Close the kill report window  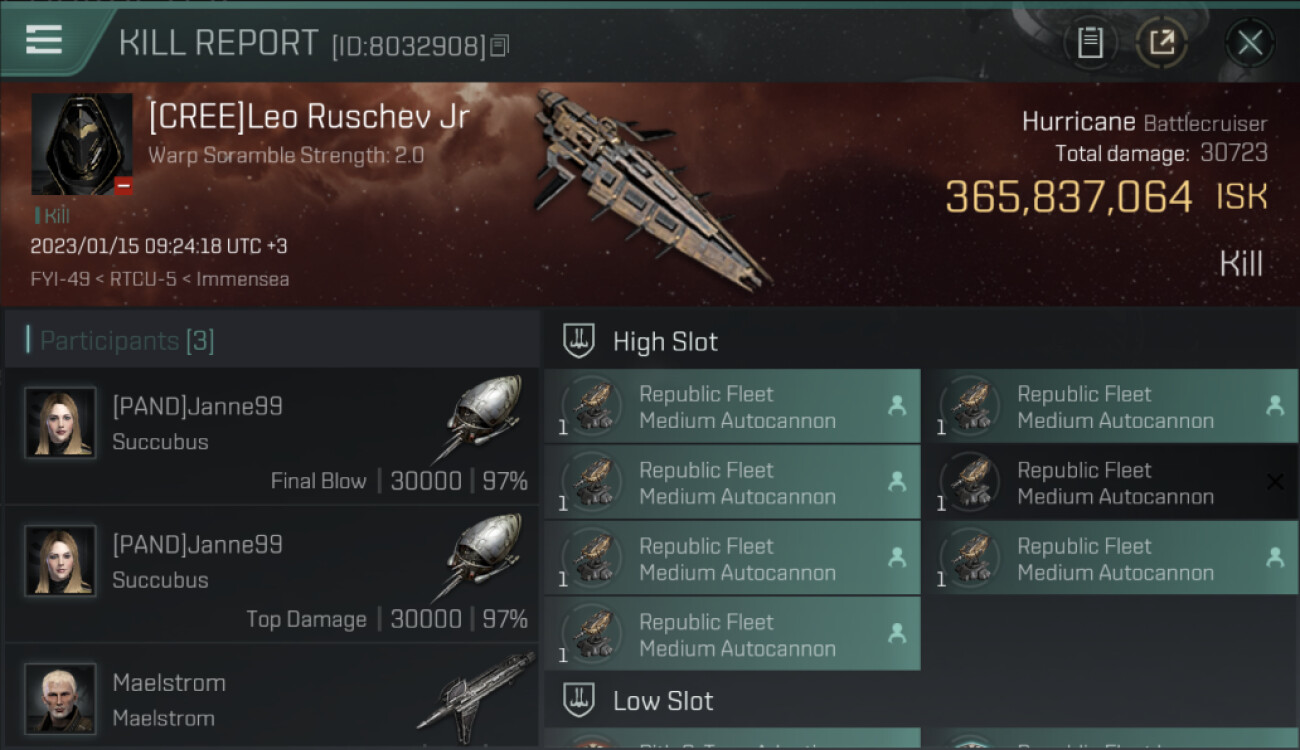coord(1249,43)
